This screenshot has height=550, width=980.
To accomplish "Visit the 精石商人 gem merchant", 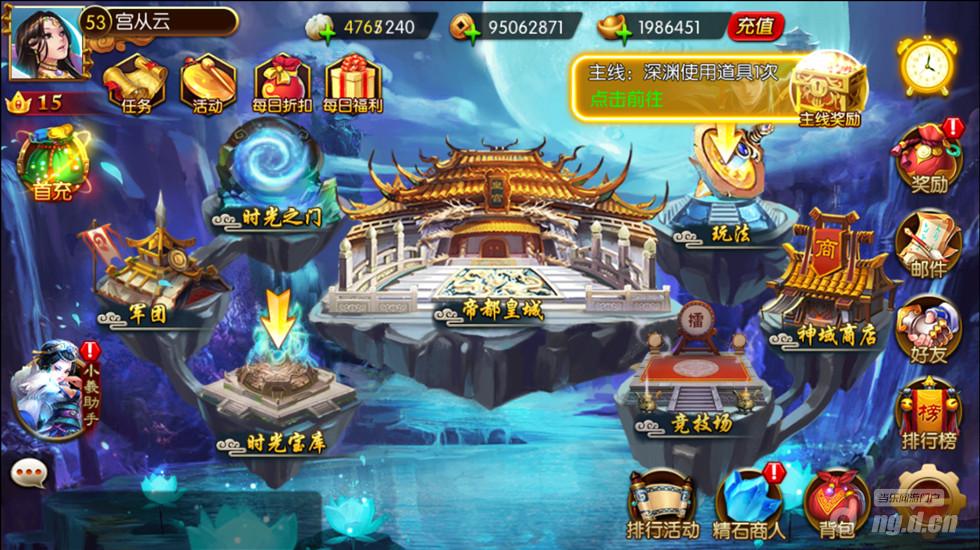I will coord(750,503).
